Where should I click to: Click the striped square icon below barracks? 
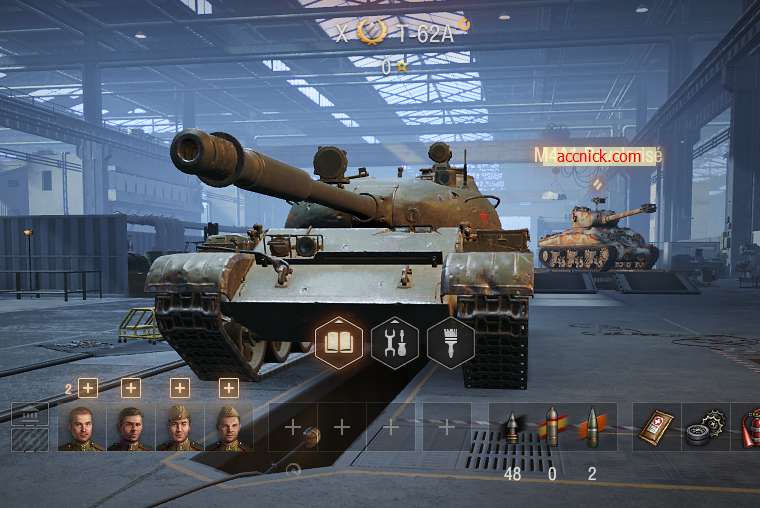click(30, 439)
